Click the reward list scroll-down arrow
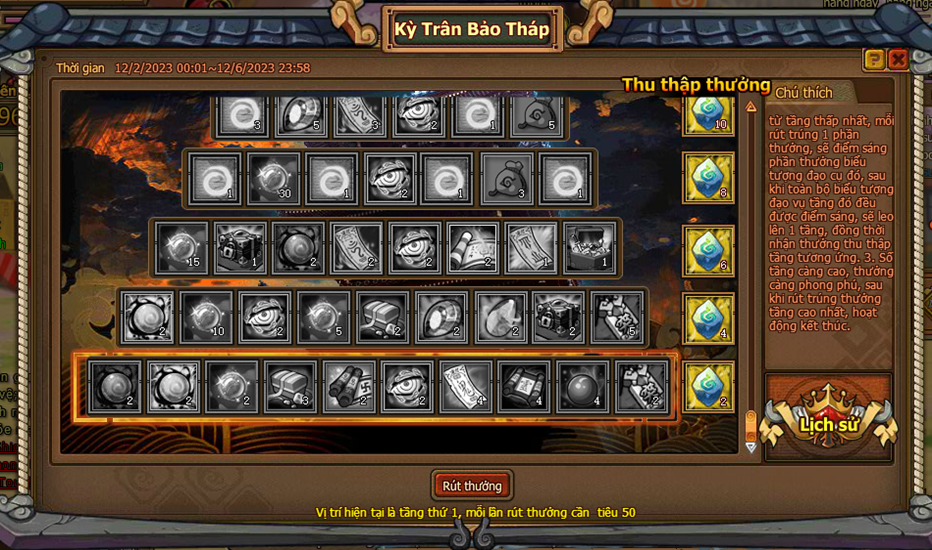 tap(751, 447)
